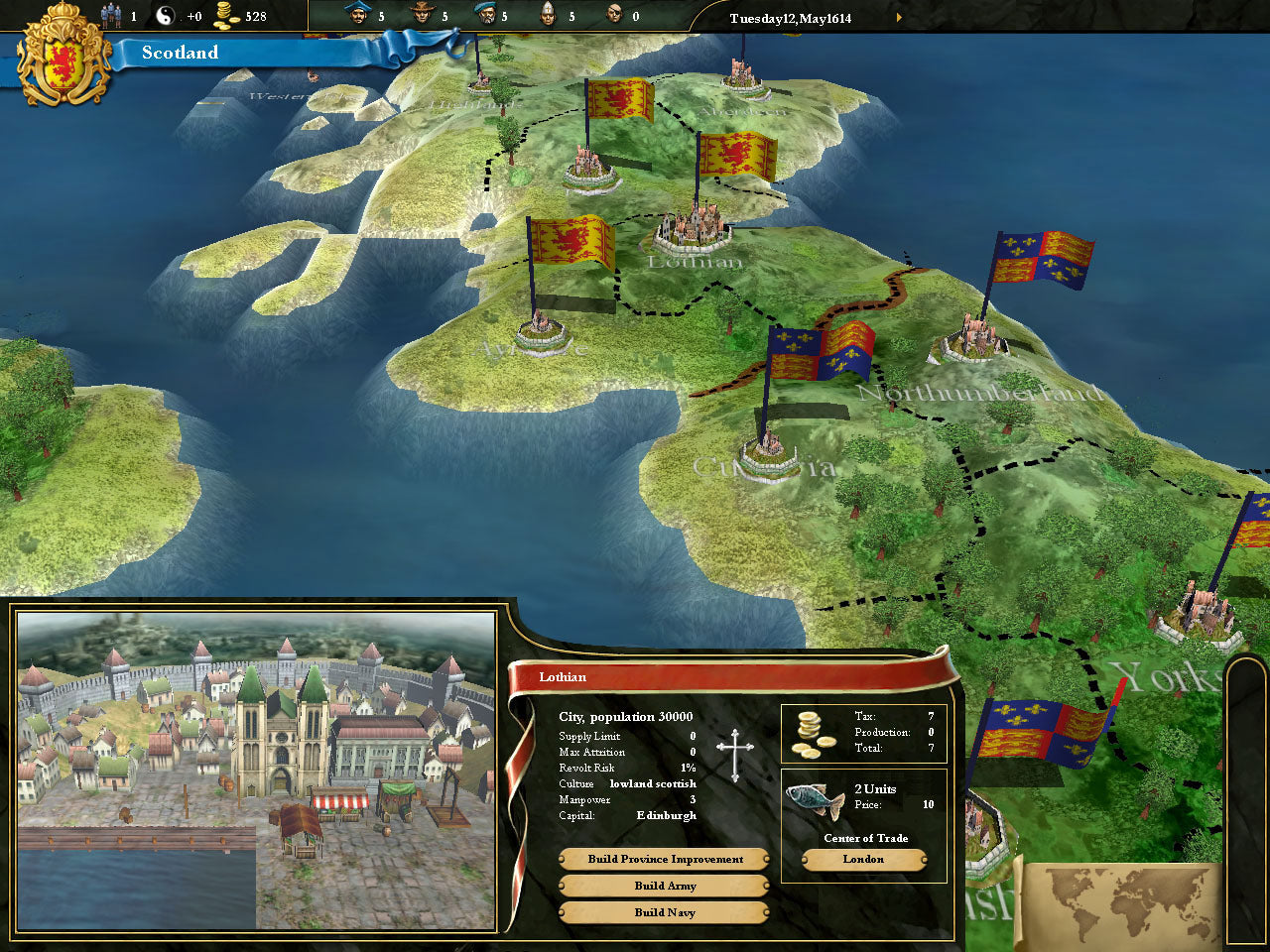Image resolution: width=1270 pixels, height=952 pixels.
Task: Select the cross religion icon
Action: pyautogui.click(x=735, y=755)
